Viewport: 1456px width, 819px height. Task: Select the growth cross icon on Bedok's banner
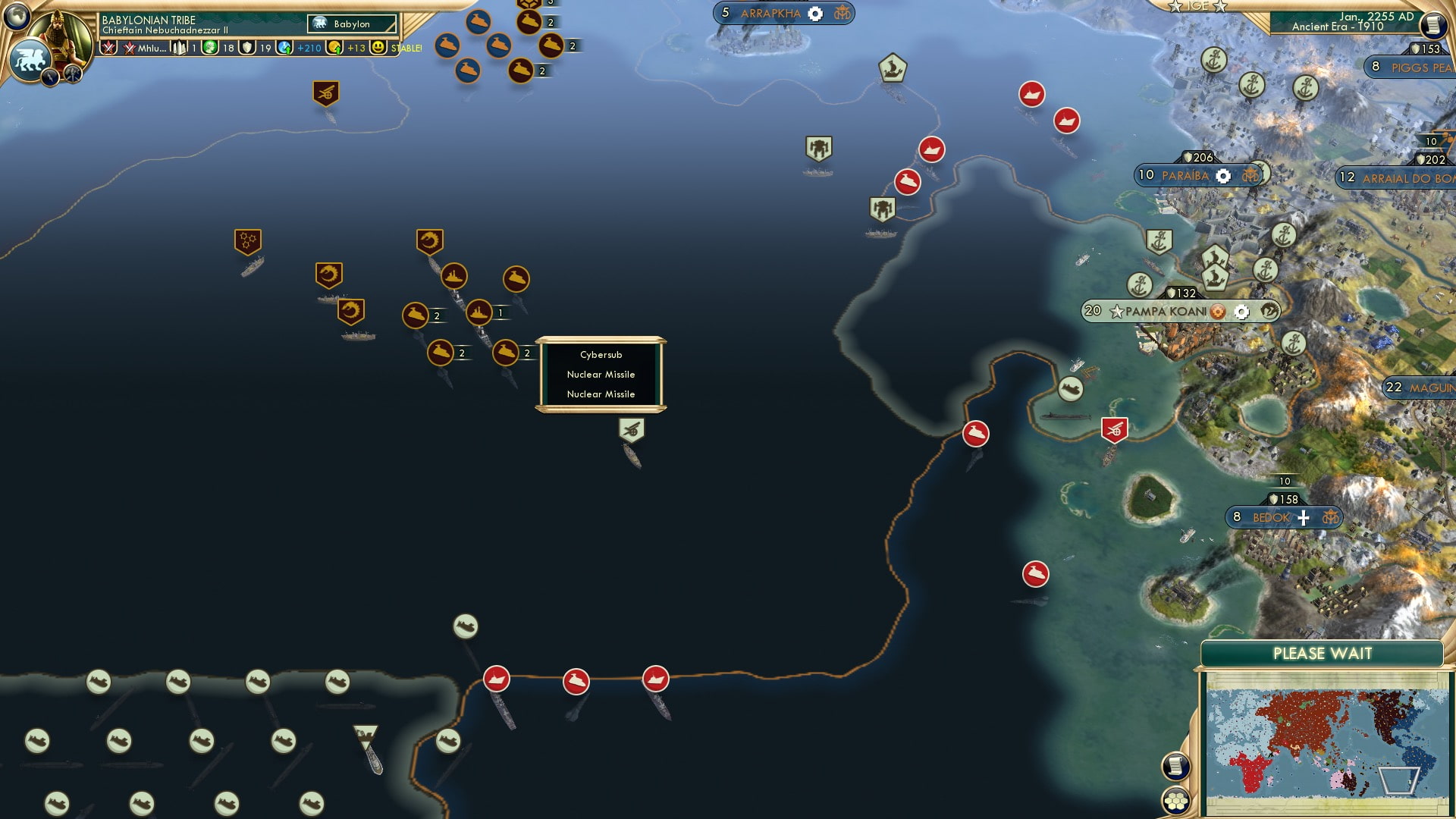(x=1306, y=517)
